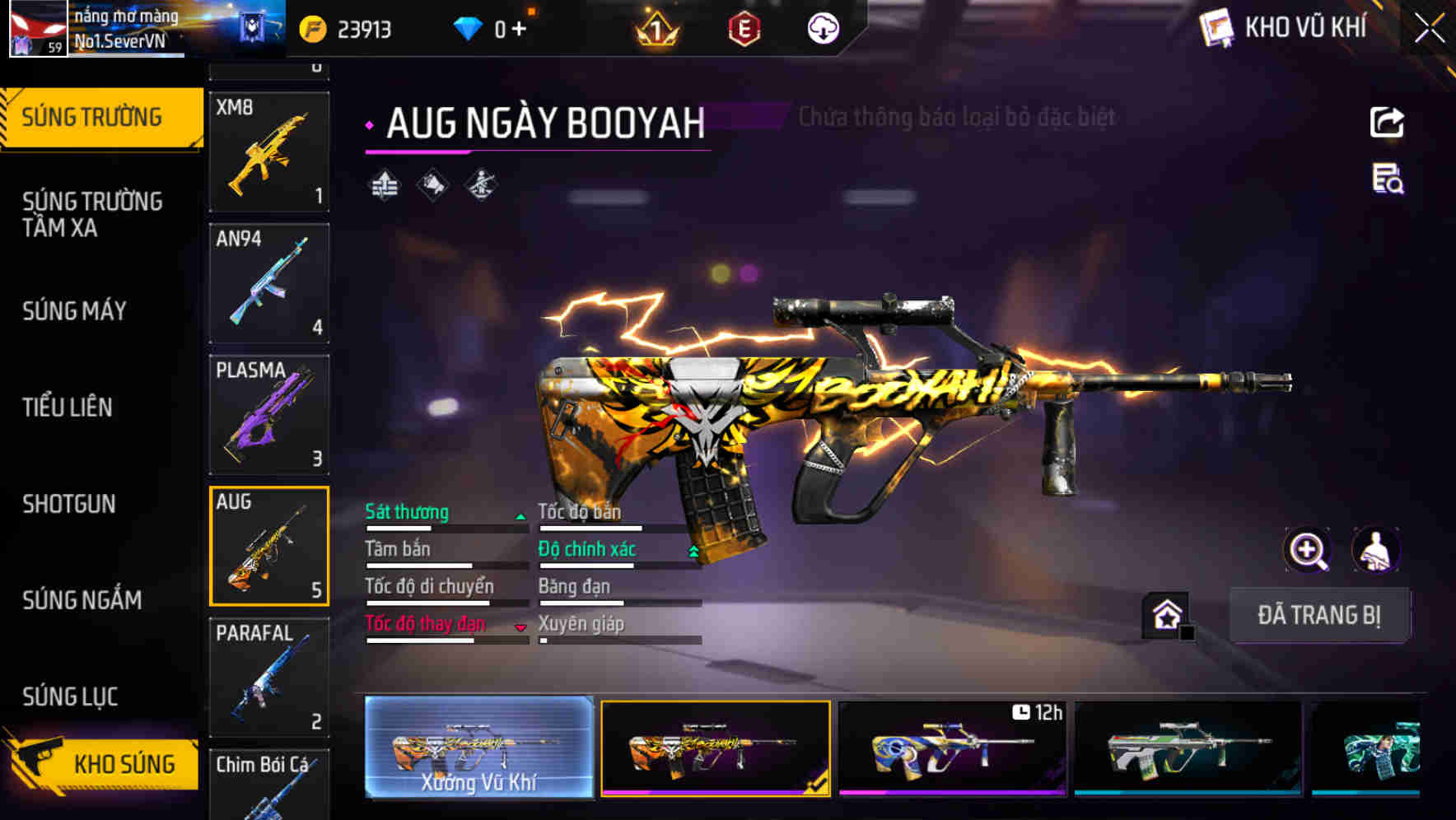The image size is (1456, 820).
Task: Select the XM8 weapon tile
Action: coord(269,151)
